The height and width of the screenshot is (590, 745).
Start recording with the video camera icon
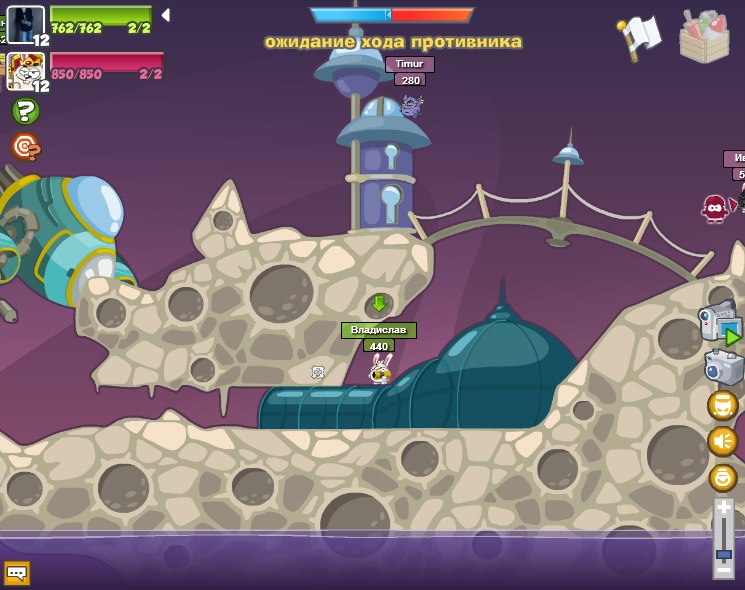[x=718, y=322]
